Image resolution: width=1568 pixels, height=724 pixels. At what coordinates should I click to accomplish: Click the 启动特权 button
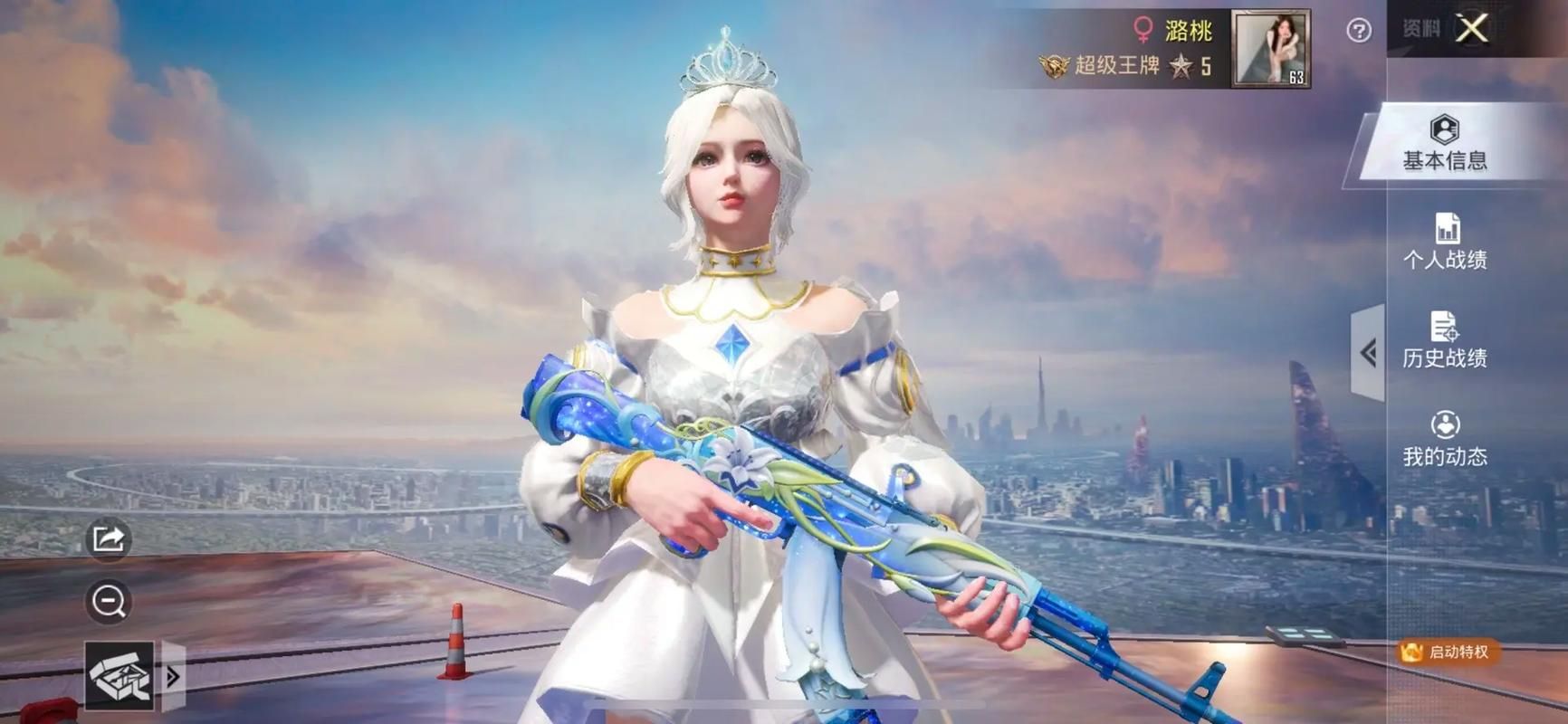(x=1448, y=652)
